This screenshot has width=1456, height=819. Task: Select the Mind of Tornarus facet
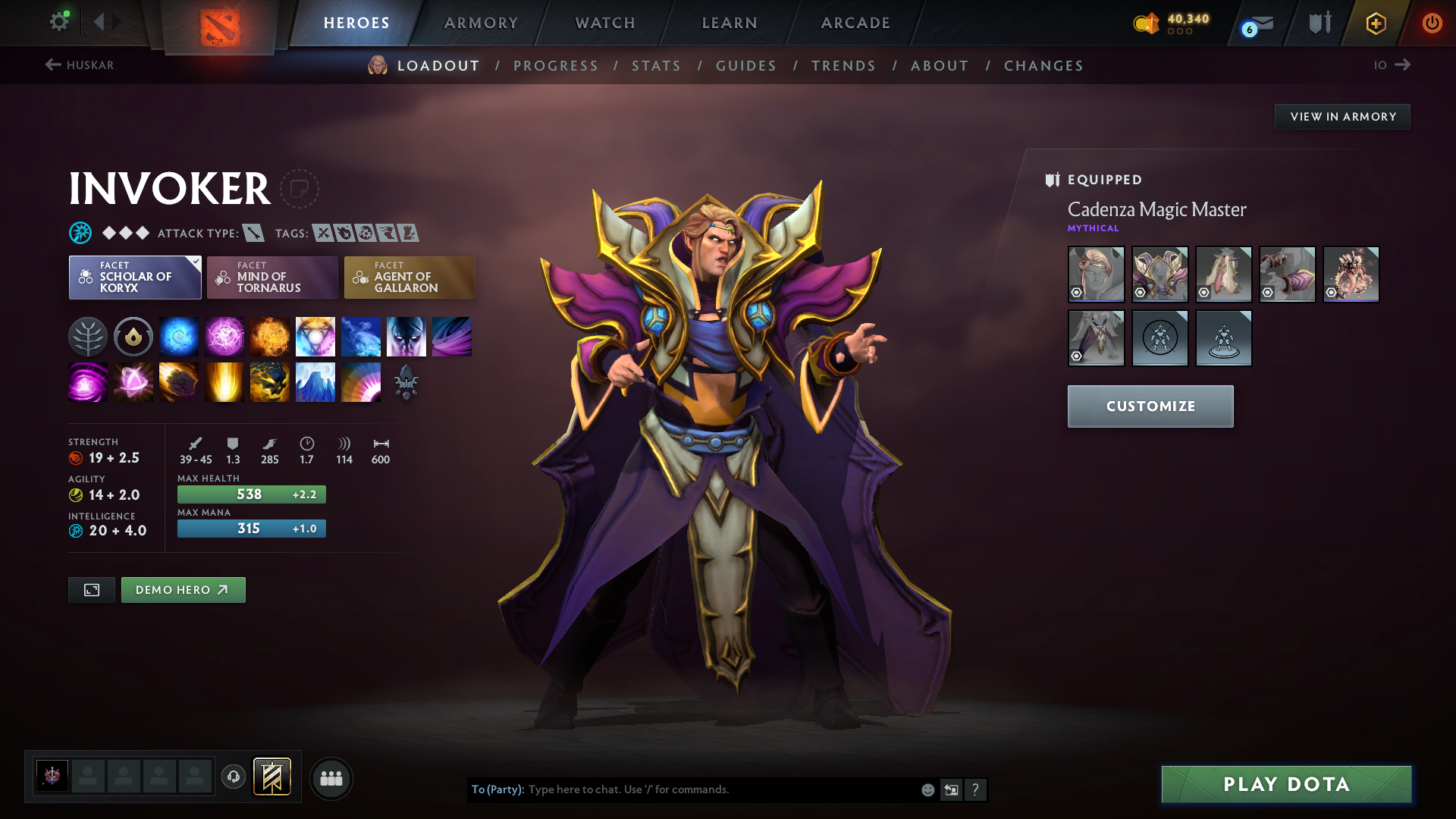pos(272,278)
